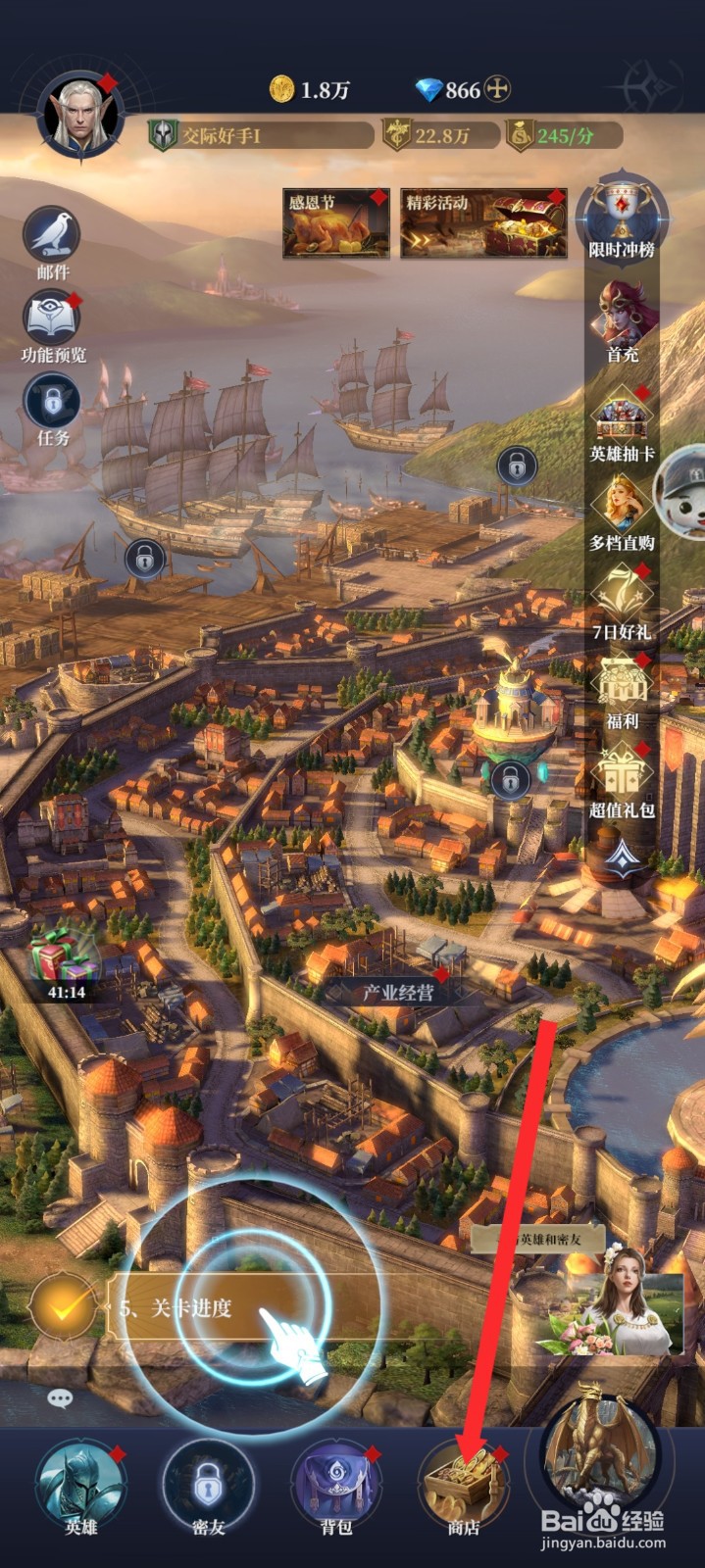Screen dimensions: 705x1568
Task: Open the 7日好礼 seven-day gift
Action: pos(623,598)
